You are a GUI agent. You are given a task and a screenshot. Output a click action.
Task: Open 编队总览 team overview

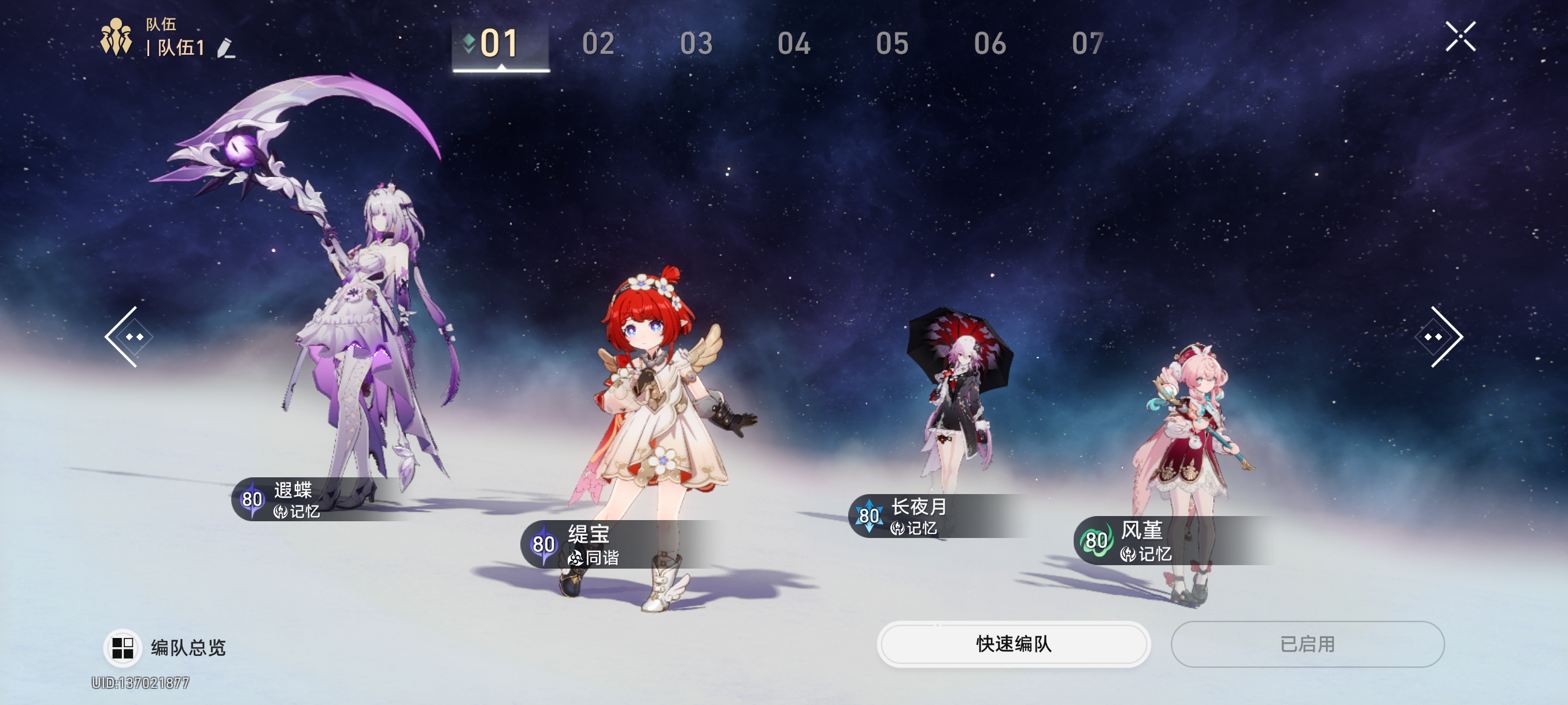point(165,647)
